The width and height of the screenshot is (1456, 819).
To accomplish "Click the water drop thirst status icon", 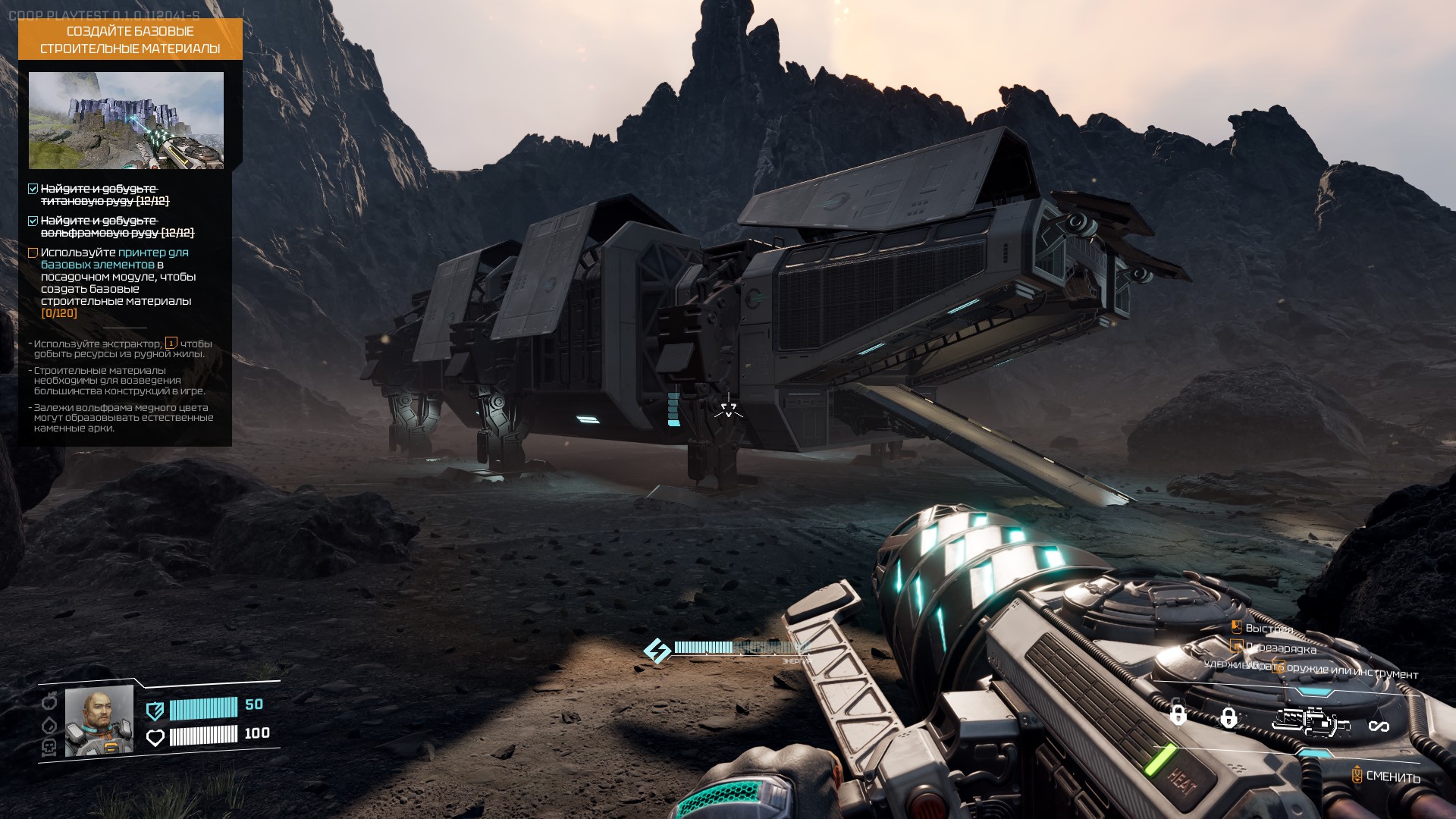I will [x=48, y=724].
